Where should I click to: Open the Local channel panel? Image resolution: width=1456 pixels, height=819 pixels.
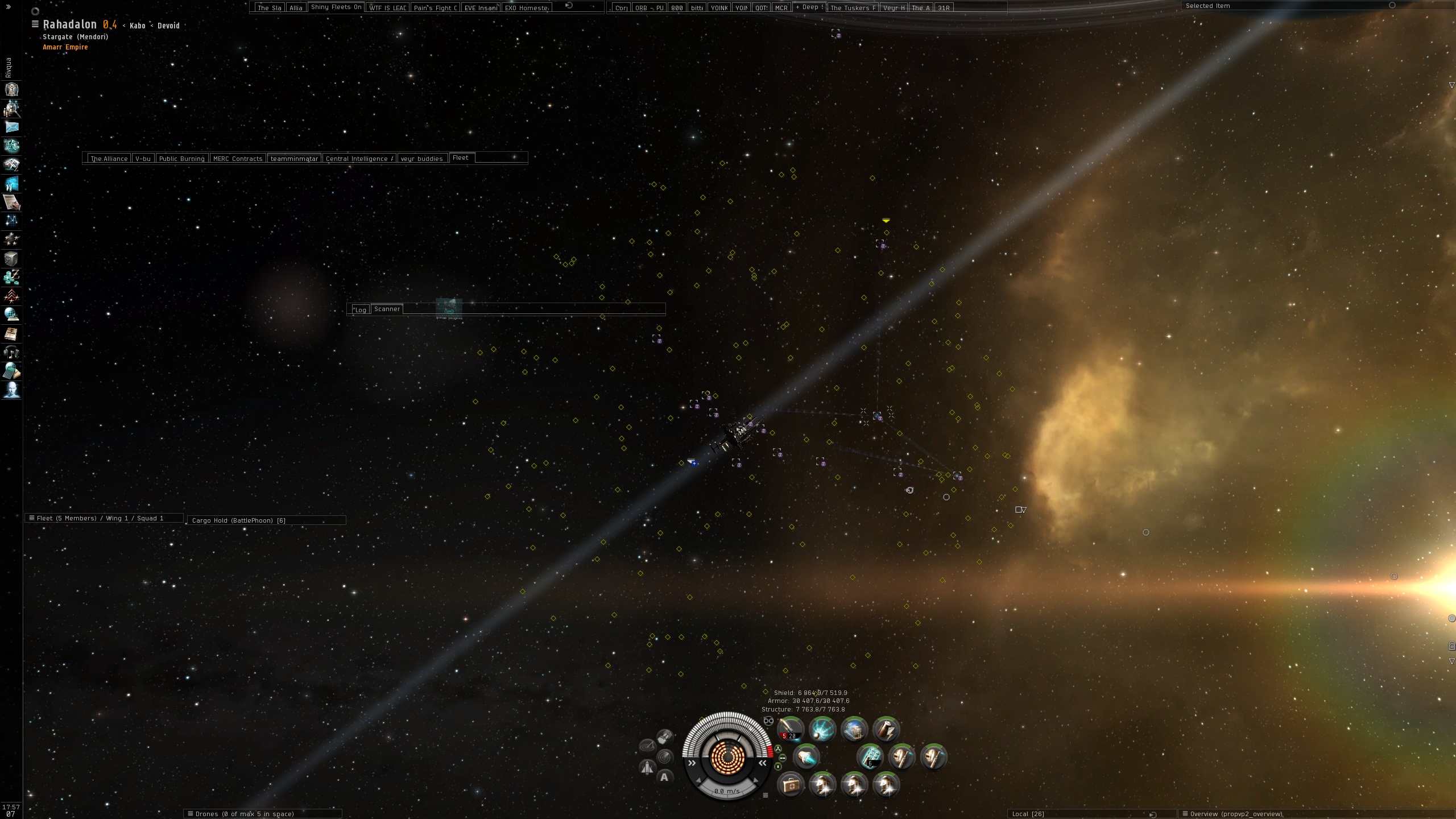tap(1028, 814)
